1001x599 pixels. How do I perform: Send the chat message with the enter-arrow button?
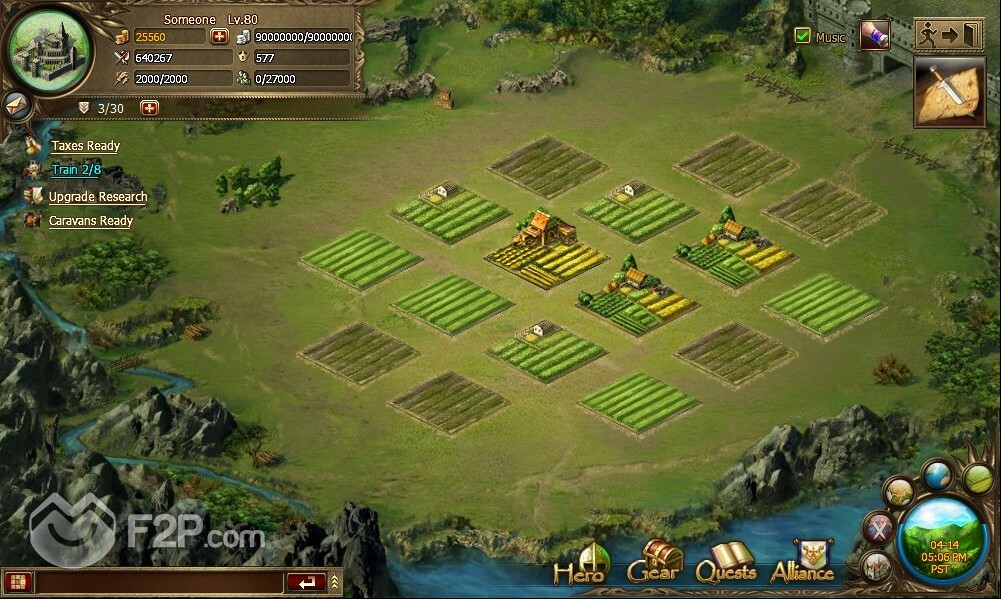pos(306,581)
